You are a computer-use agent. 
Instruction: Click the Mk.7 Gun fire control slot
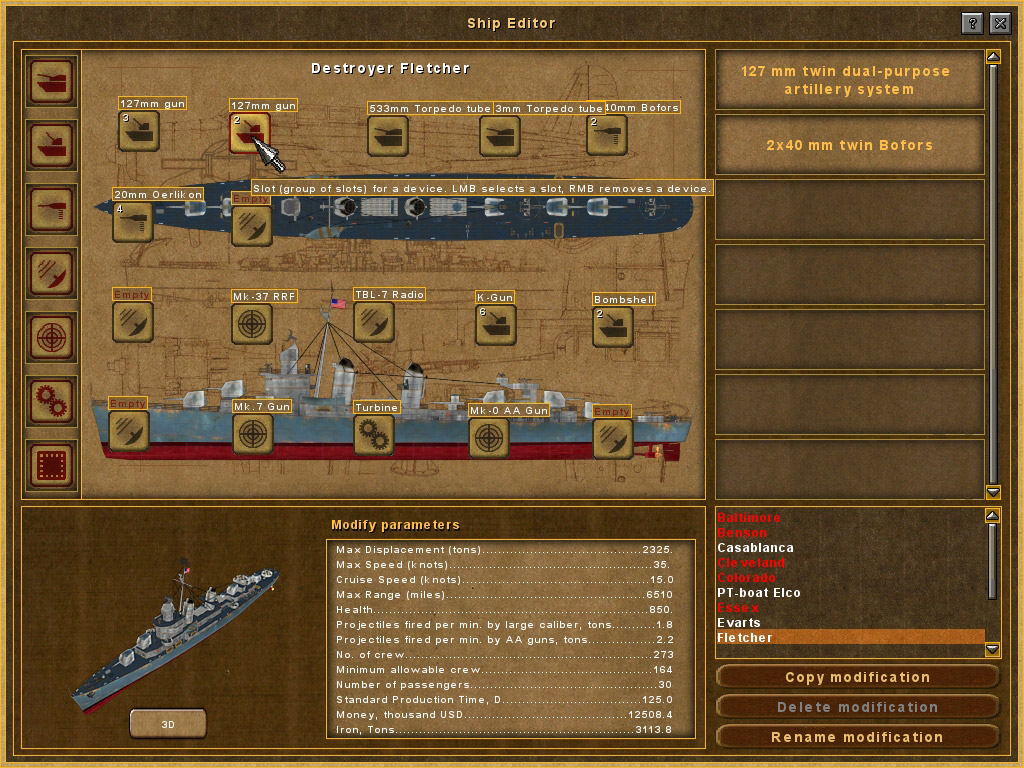(252, 434)
